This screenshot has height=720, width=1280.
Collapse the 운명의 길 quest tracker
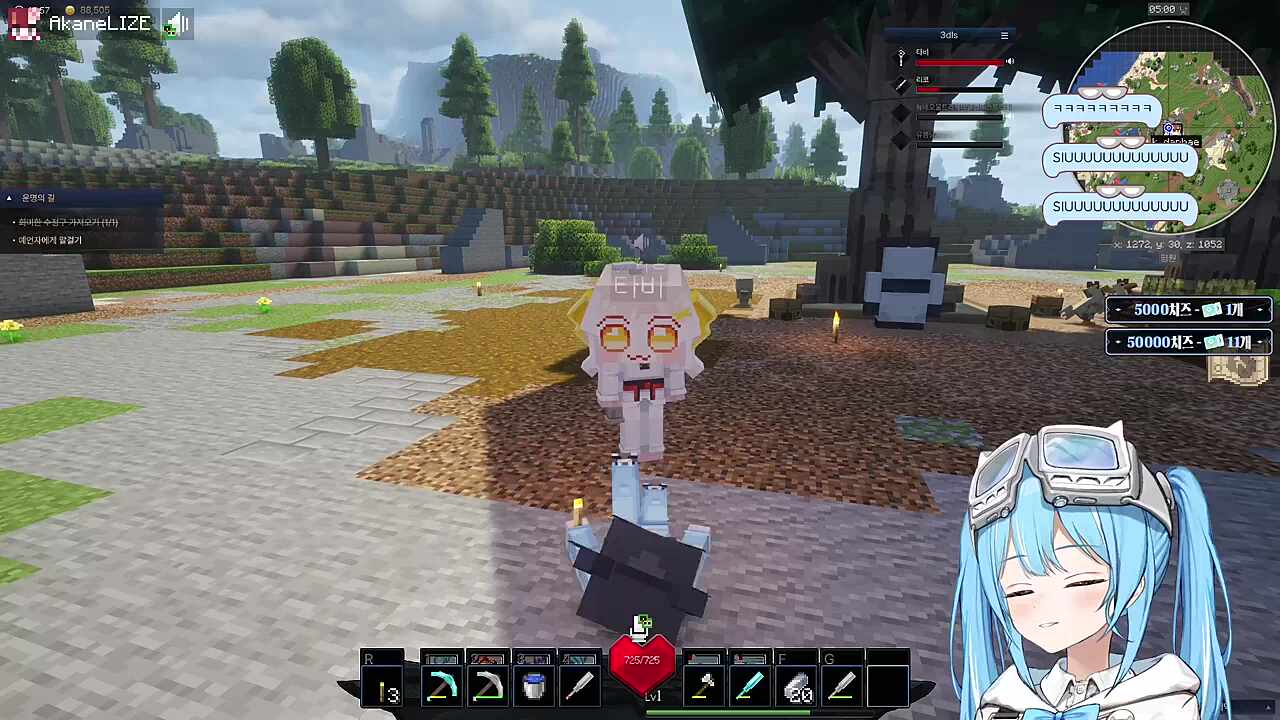(9, 198)
